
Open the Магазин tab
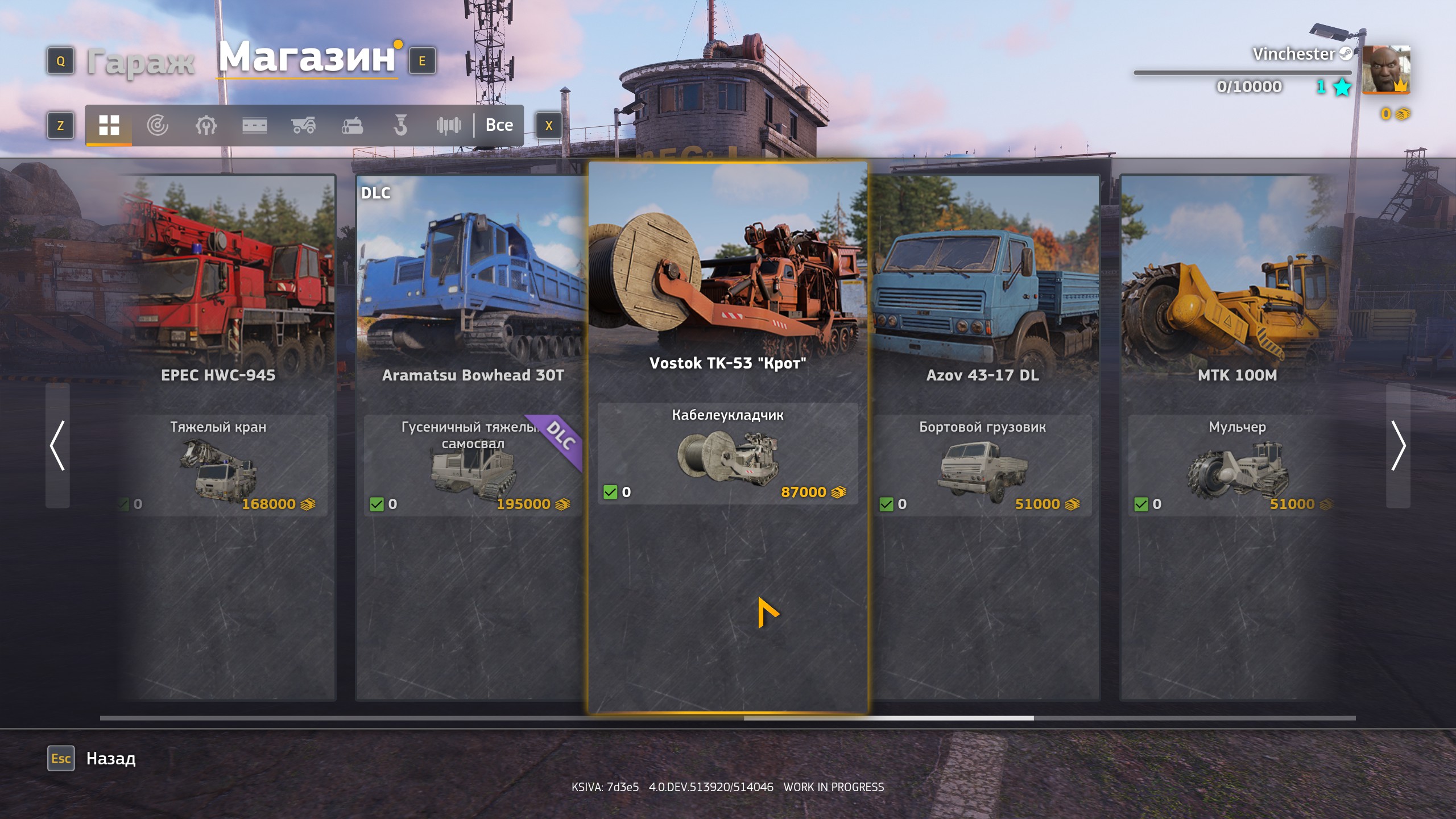[307, 58]
